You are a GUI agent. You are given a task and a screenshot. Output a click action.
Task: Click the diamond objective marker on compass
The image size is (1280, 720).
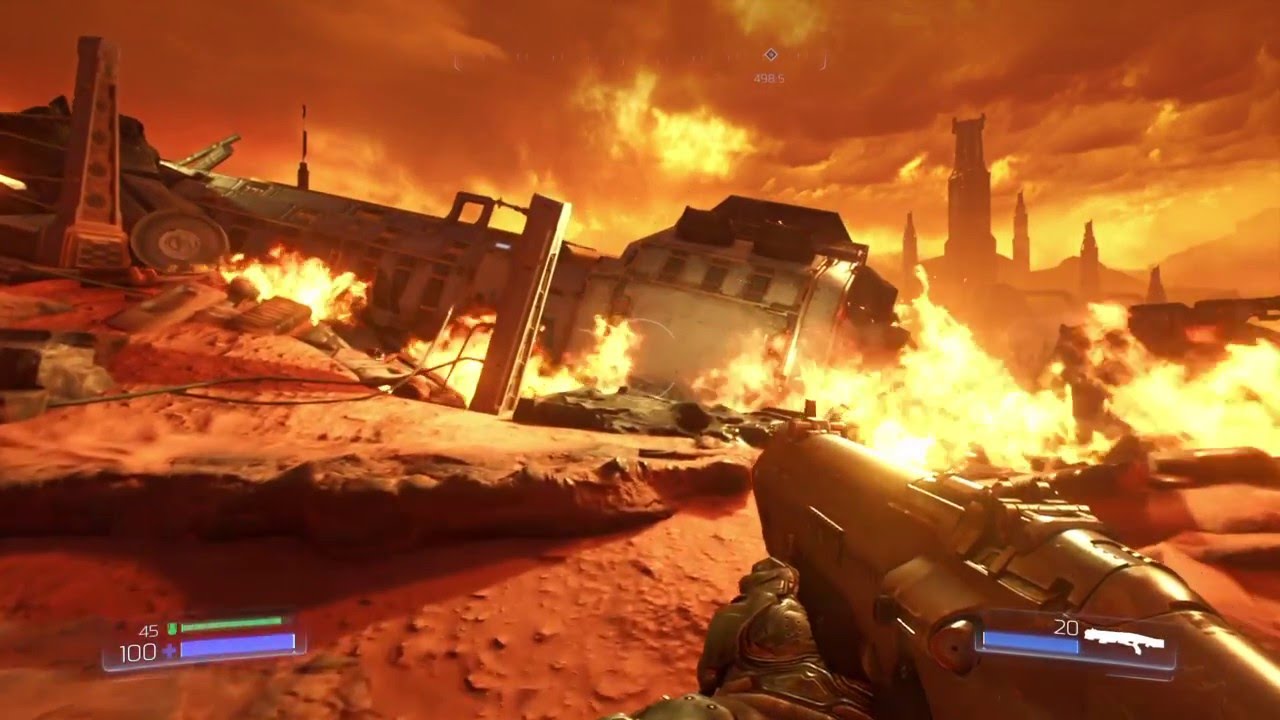click(x=770, y=55)
